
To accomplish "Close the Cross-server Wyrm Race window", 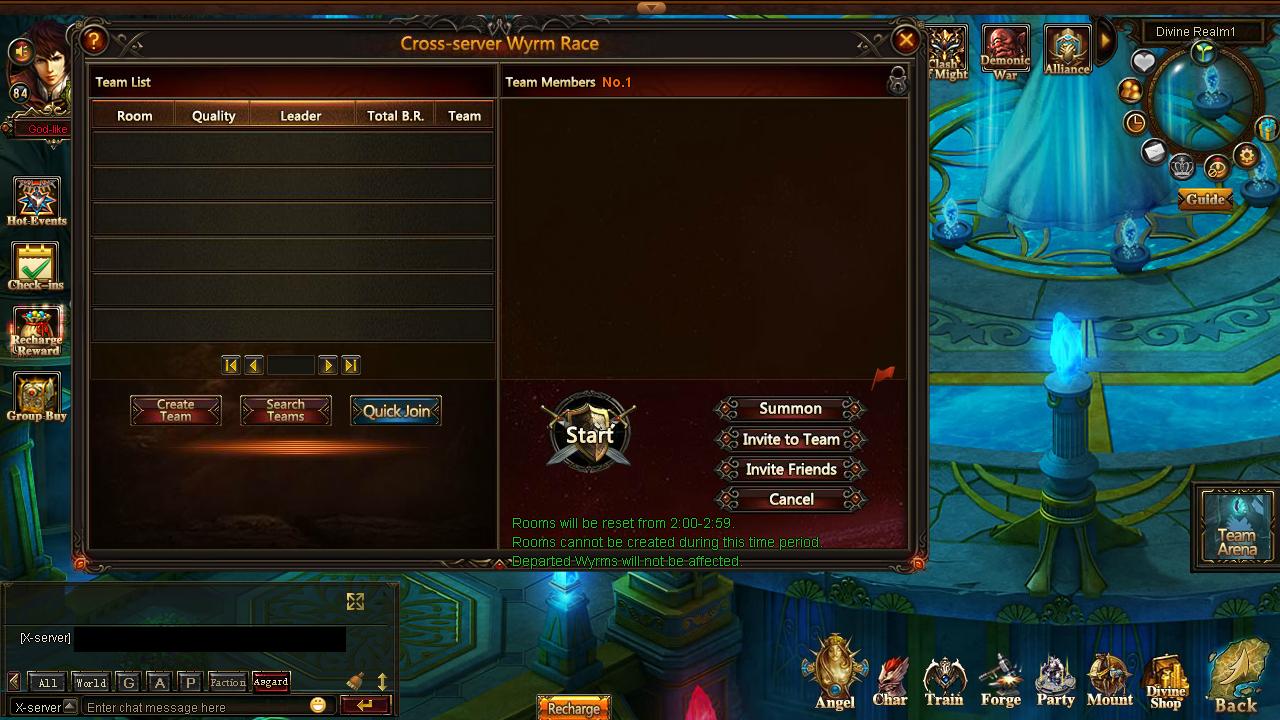I will (905, 40).
